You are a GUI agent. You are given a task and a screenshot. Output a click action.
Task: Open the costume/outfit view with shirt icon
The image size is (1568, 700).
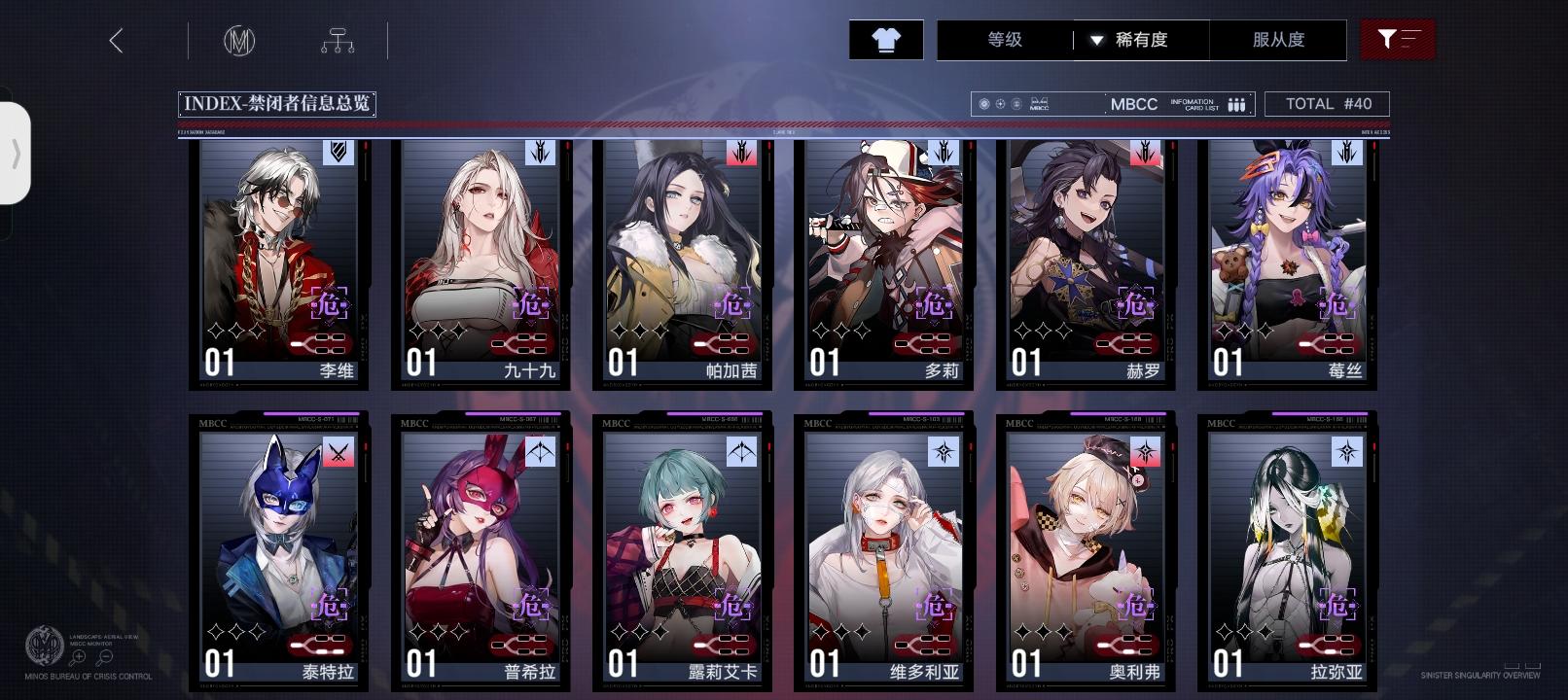pos(884,40)
